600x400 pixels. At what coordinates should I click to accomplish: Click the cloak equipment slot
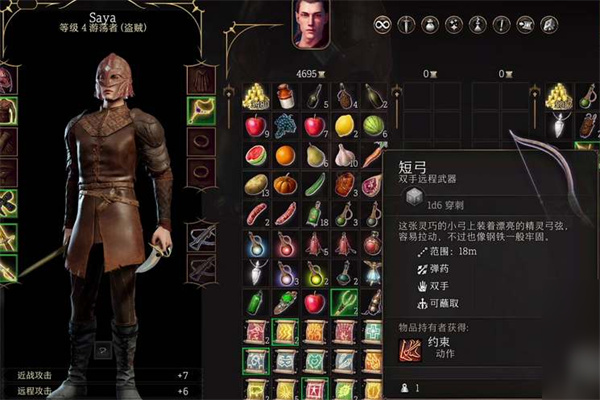204,80
